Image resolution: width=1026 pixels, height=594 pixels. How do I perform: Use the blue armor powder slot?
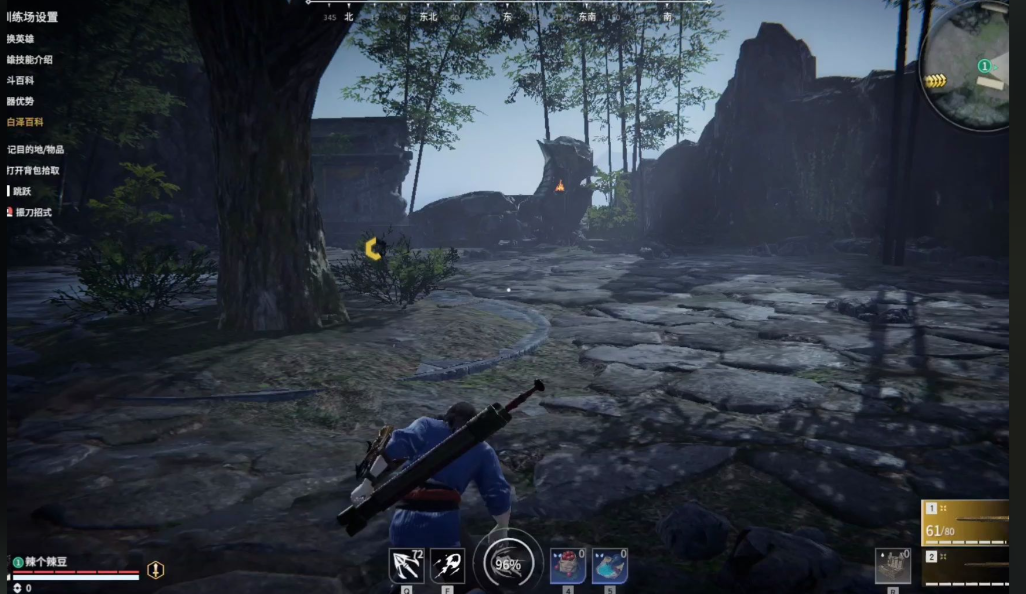click(x=610, y=566)
